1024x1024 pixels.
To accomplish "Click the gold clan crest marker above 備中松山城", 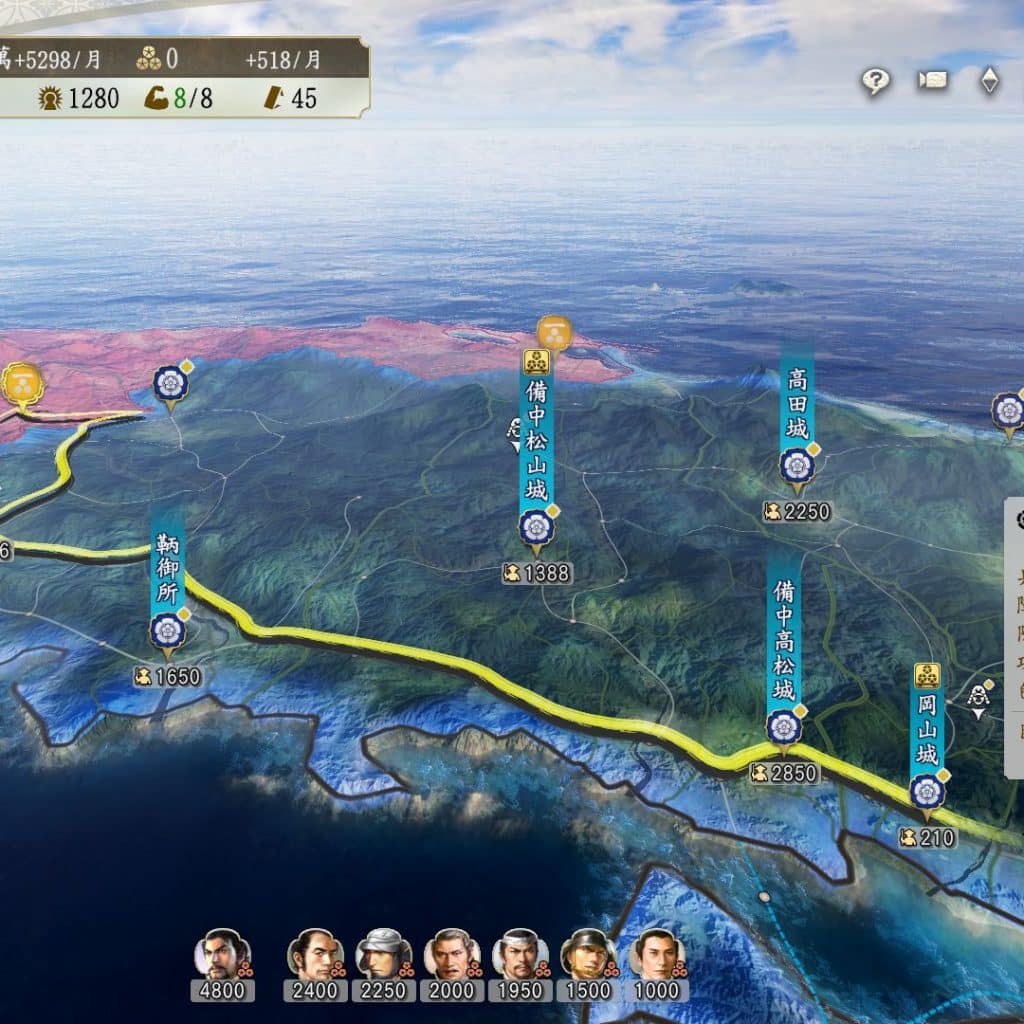I will click(x=554, y=332).
